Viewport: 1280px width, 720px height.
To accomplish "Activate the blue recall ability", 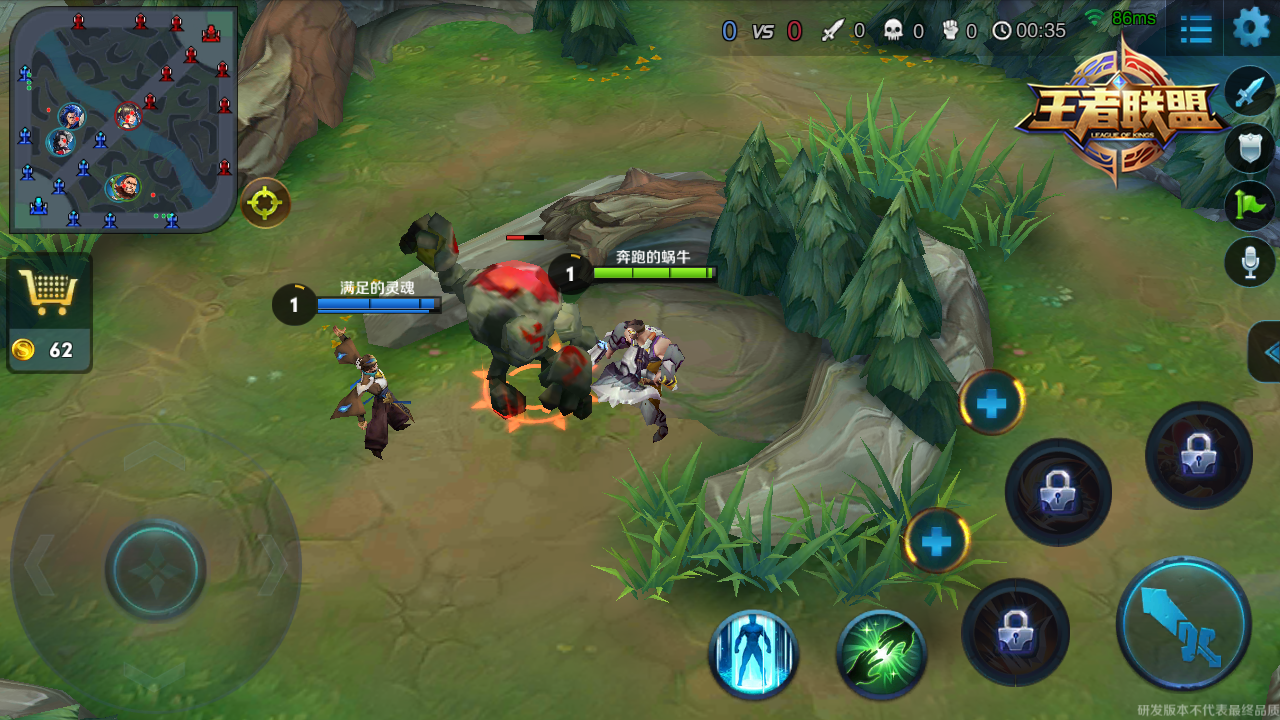I will (x=754, y=655).
